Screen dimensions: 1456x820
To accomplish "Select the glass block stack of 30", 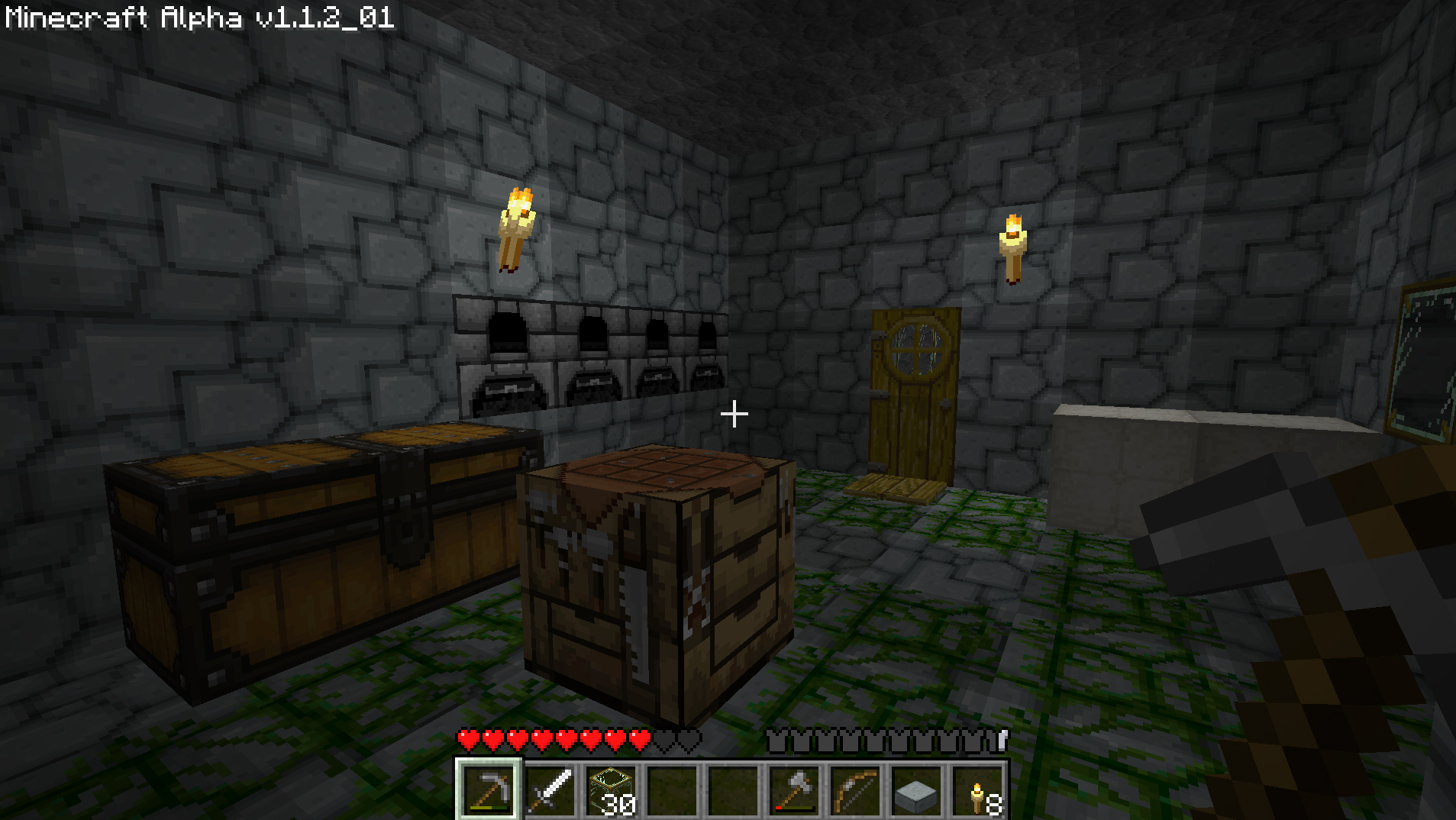I will [611, 789].
